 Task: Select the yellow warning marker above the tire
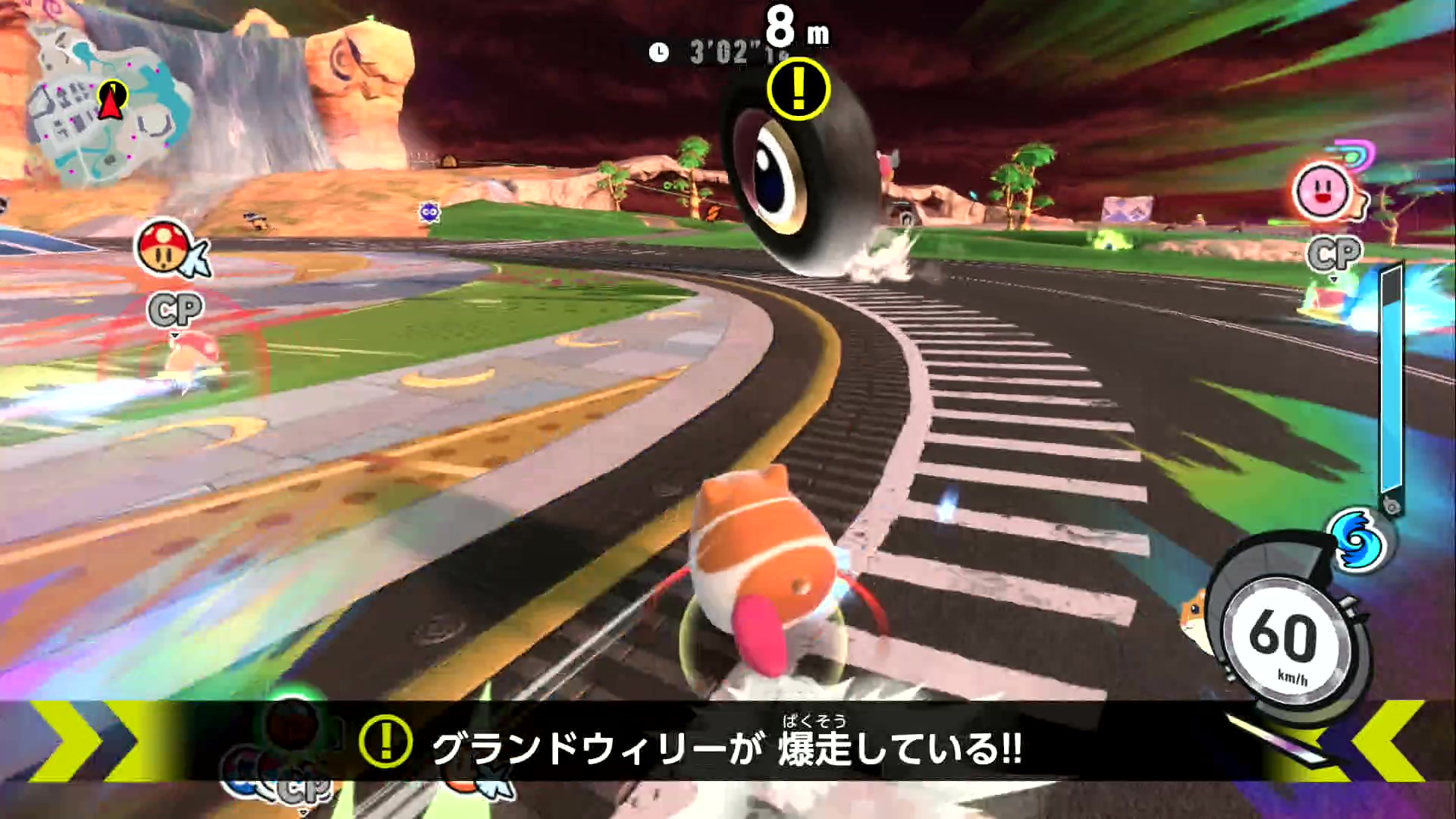[x=798, y=89]
